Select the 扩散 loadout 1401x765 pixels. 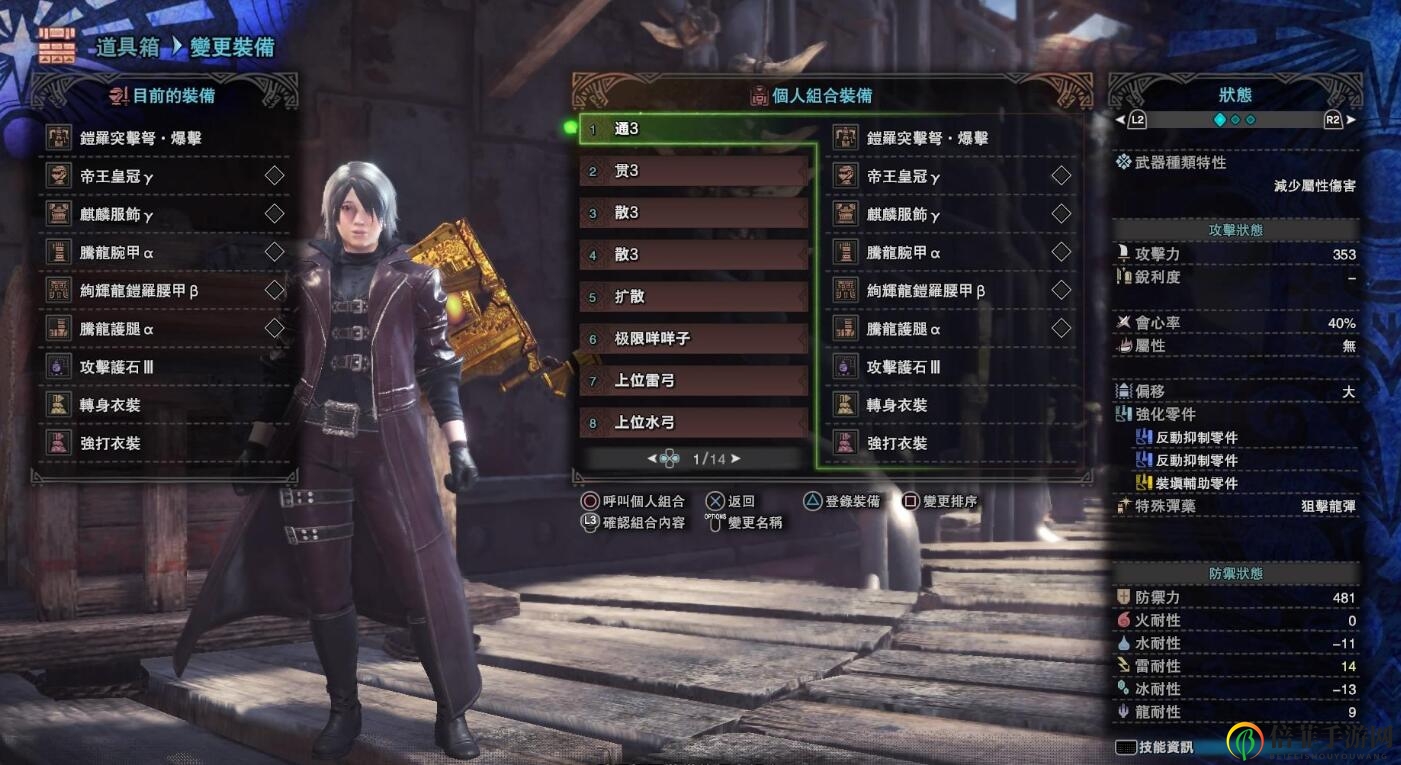(694, 297)
